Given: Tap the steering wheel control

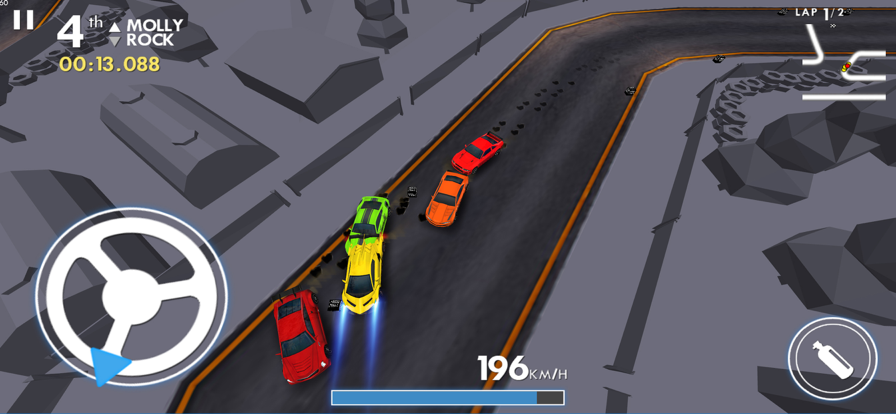Looking at the screenshot, I should 131,297.
